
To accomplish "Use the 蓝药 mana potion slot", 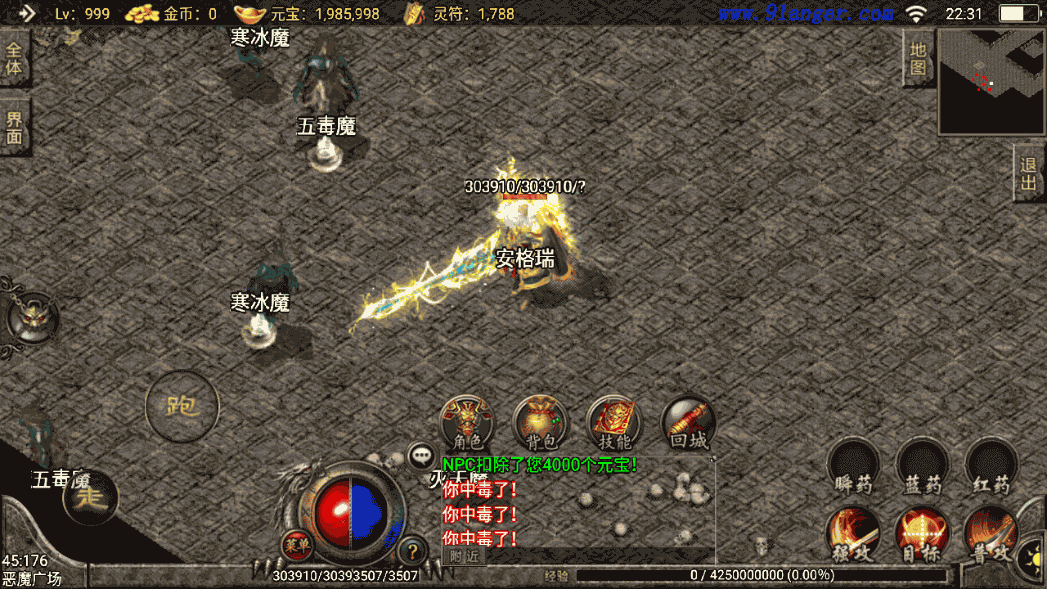I will tap(922, 464).
